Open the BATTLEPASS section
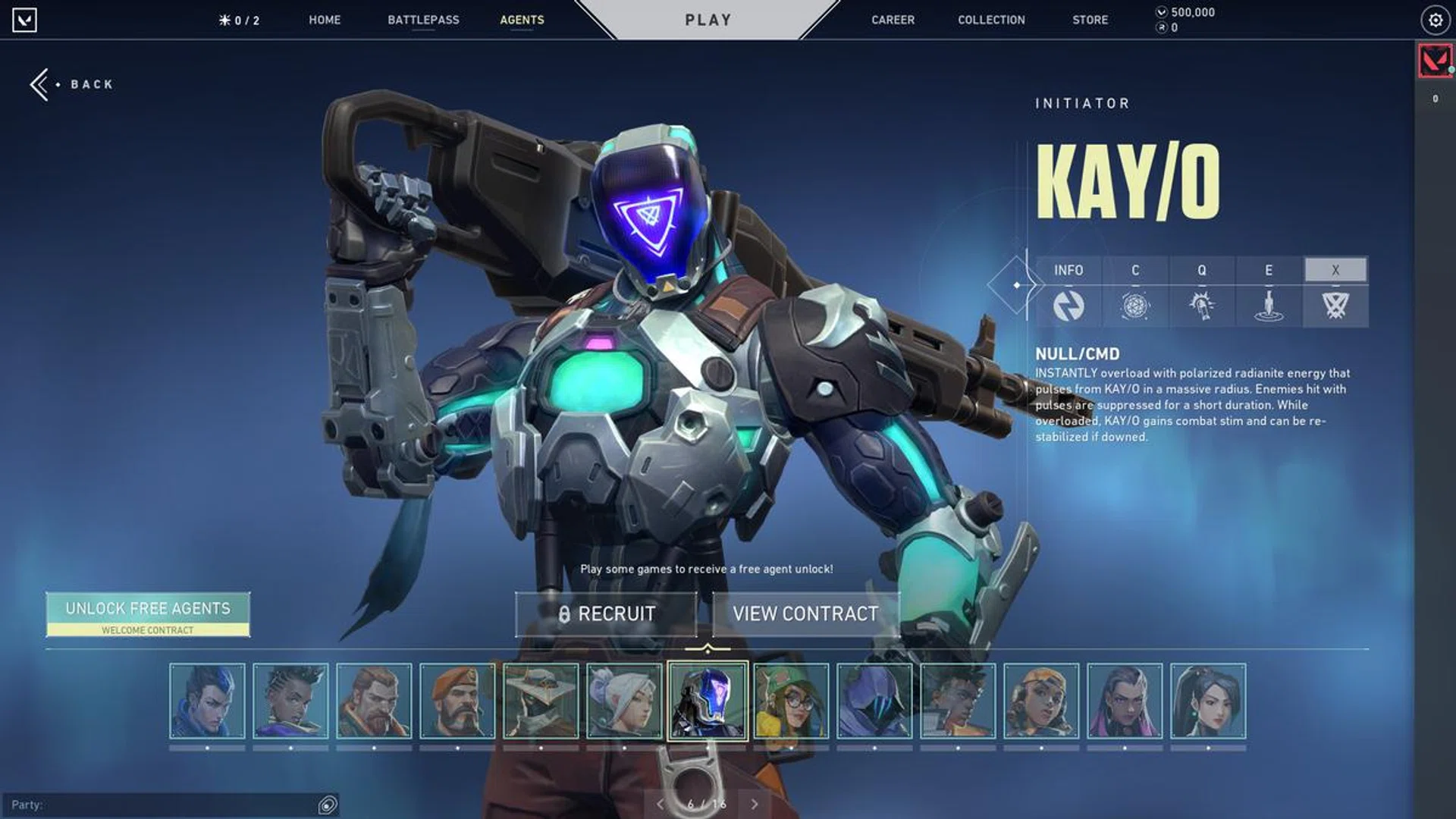Viewport: 1456px width, 819px height. [423, 20]
